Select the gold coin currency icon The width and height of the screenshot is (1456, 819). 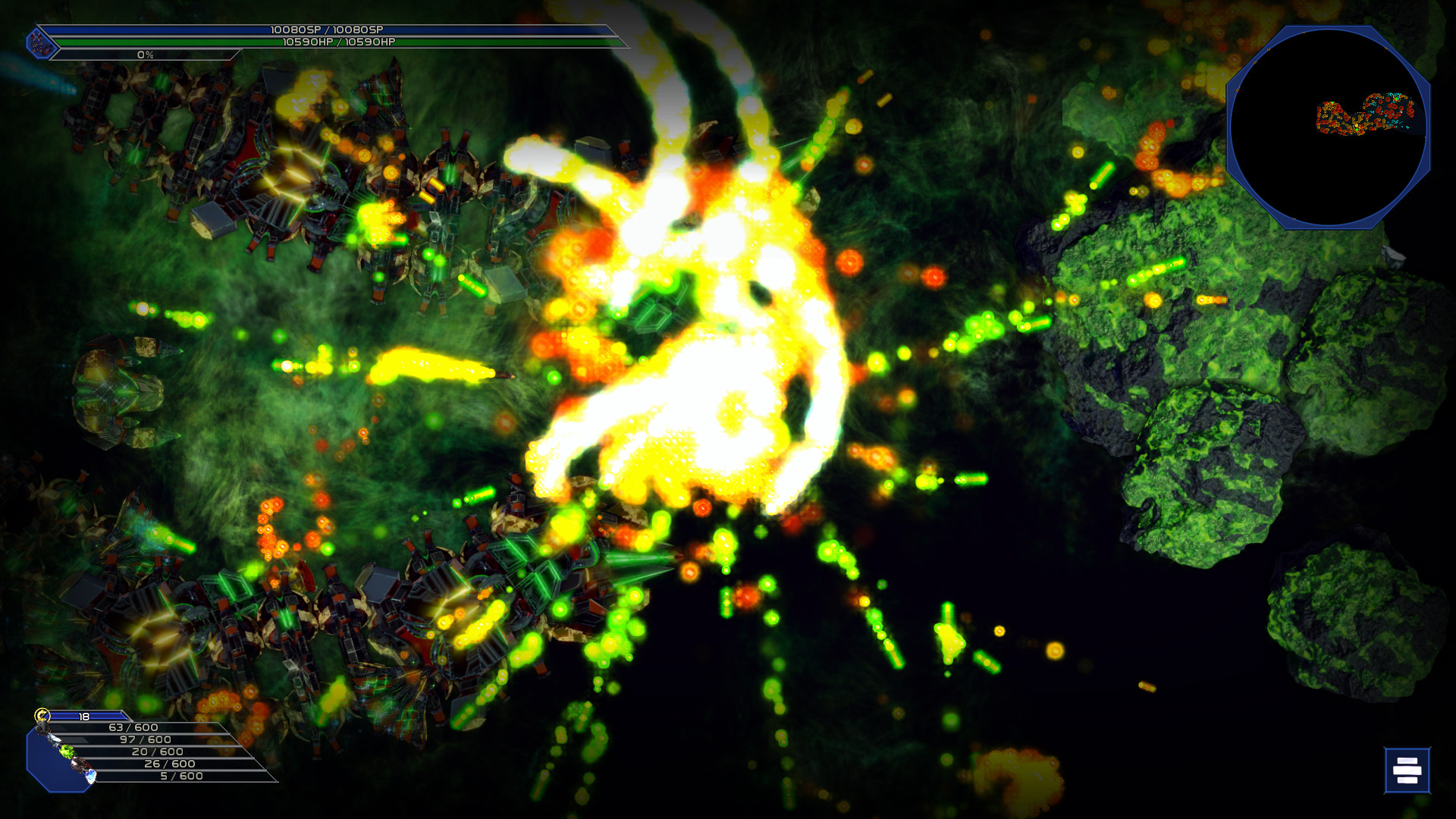tap(42, 715)
